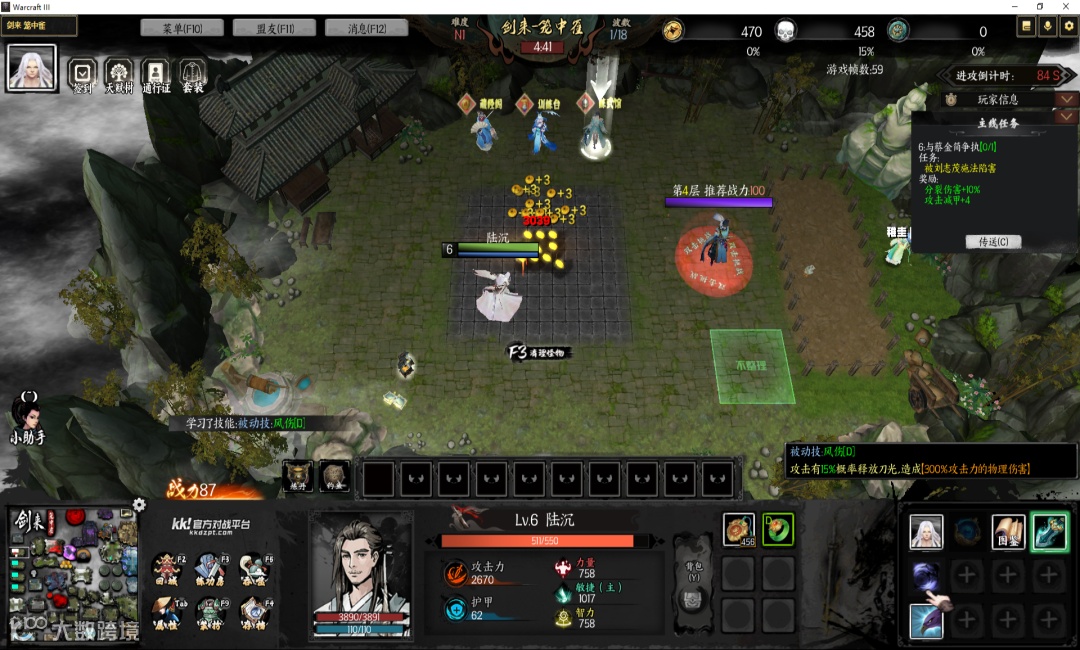Open the minimap gear settings
Screen dimensions: 1080x650
(139, 505)
